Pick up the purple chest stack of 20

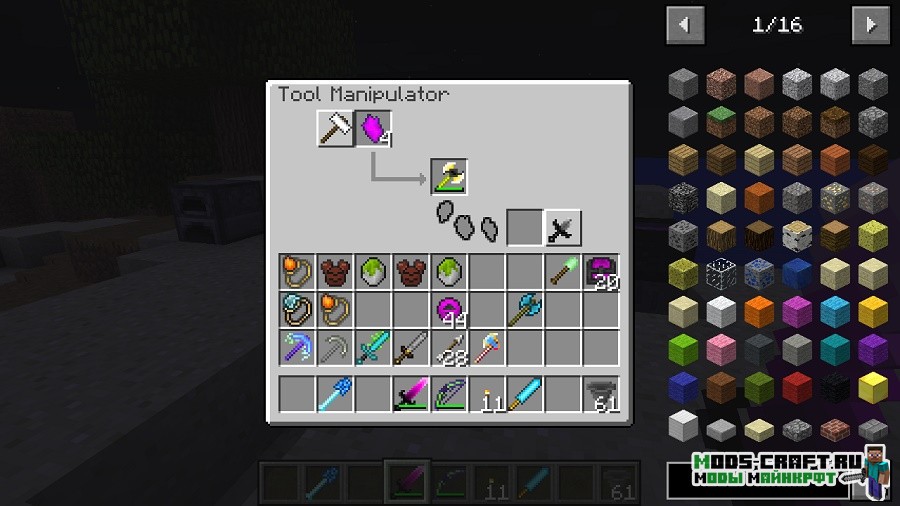[601, 272]
